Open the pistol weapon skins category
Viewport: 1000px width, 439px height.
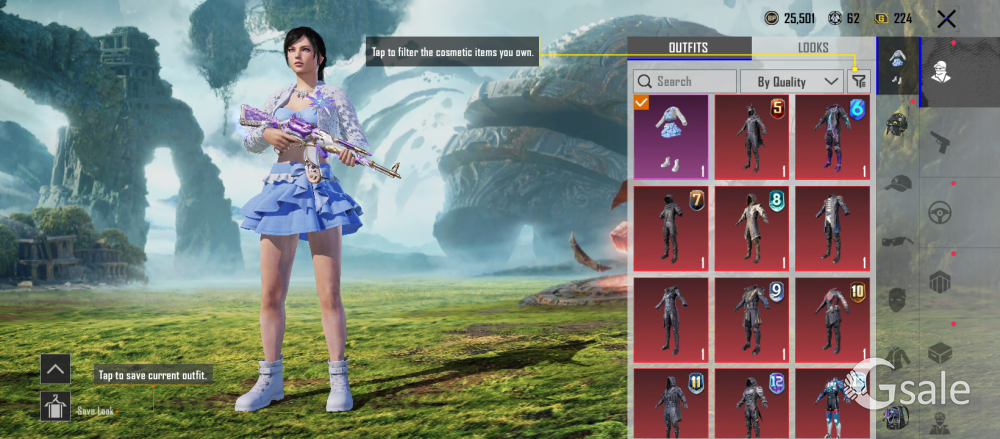click(x=940, y=141)
